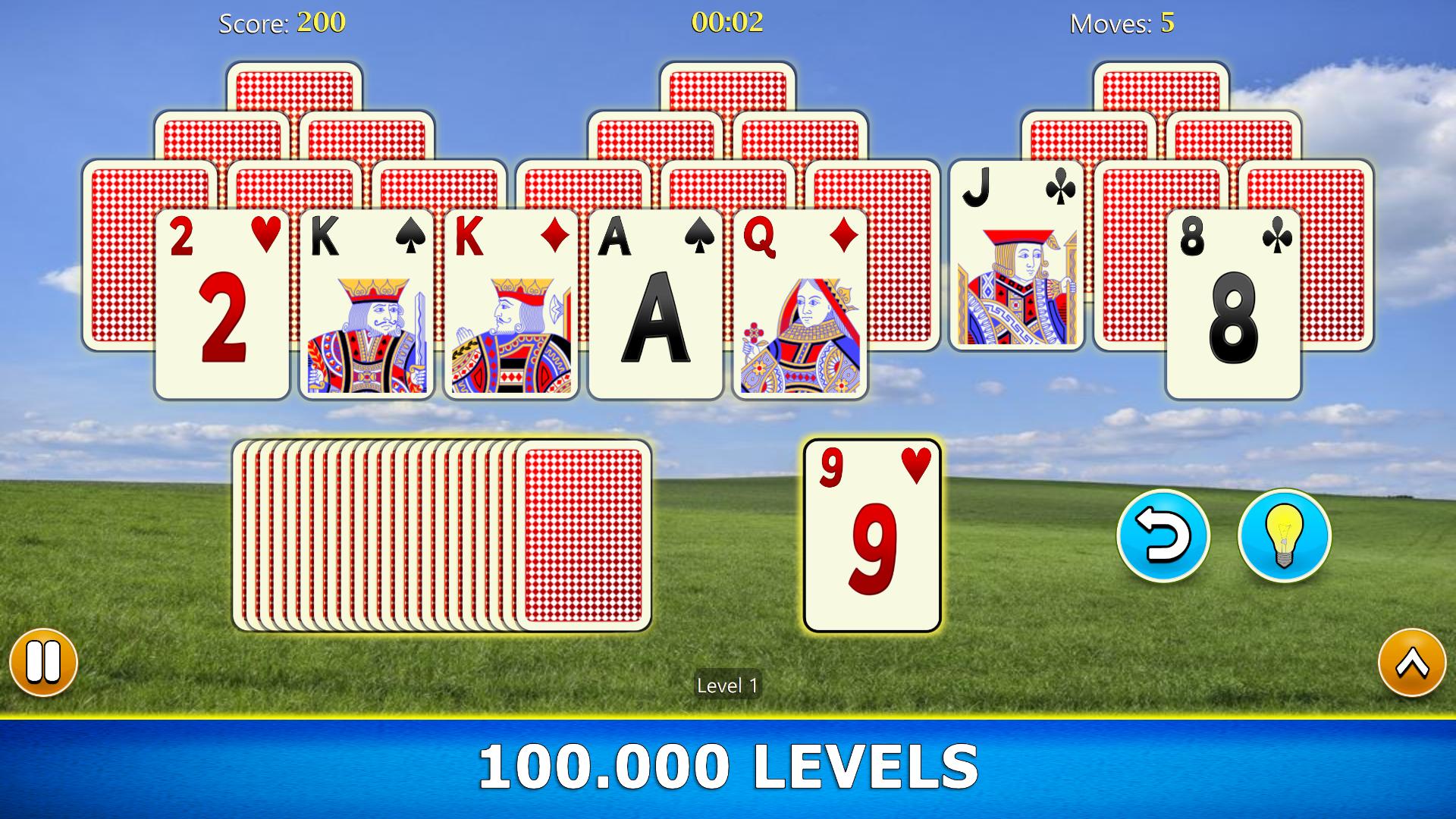Viewport: 1456px width, 819px height.
Task: Select the 8 of Clubs card
Action: (x=1236, y=303)
